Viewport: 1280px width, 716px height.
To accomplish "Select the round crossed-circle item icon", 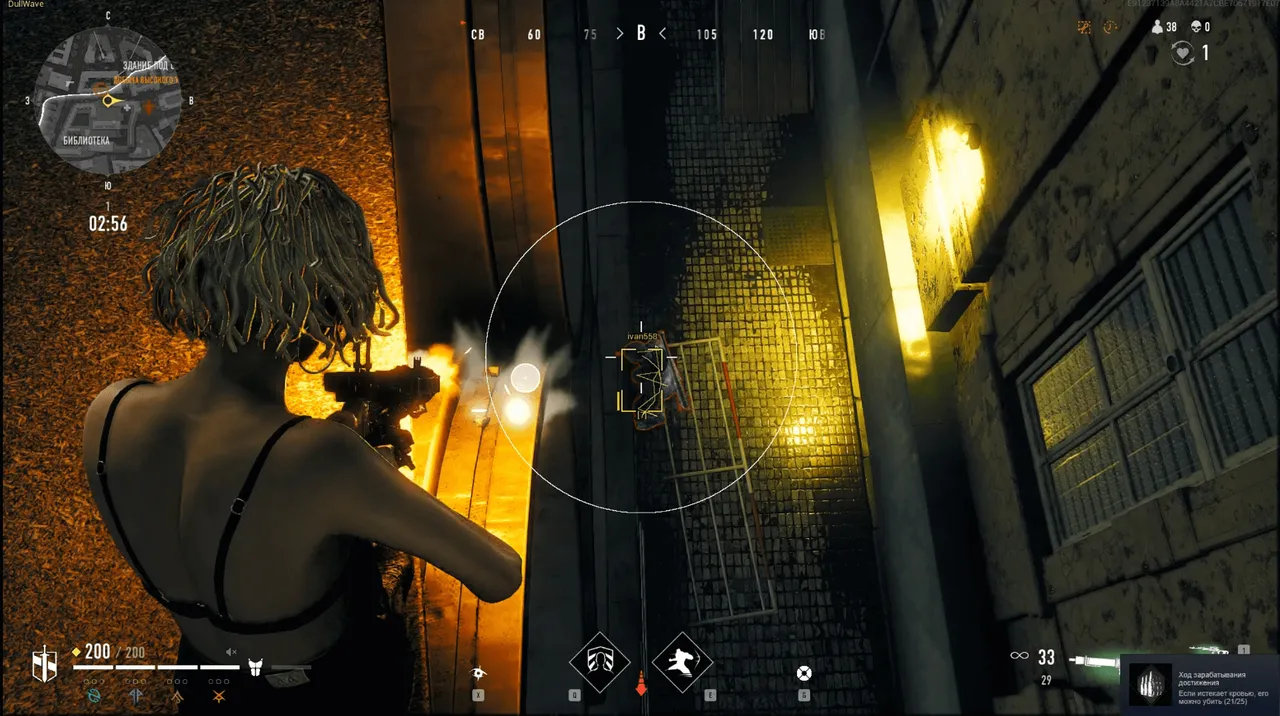I will [x=803, y=673].
